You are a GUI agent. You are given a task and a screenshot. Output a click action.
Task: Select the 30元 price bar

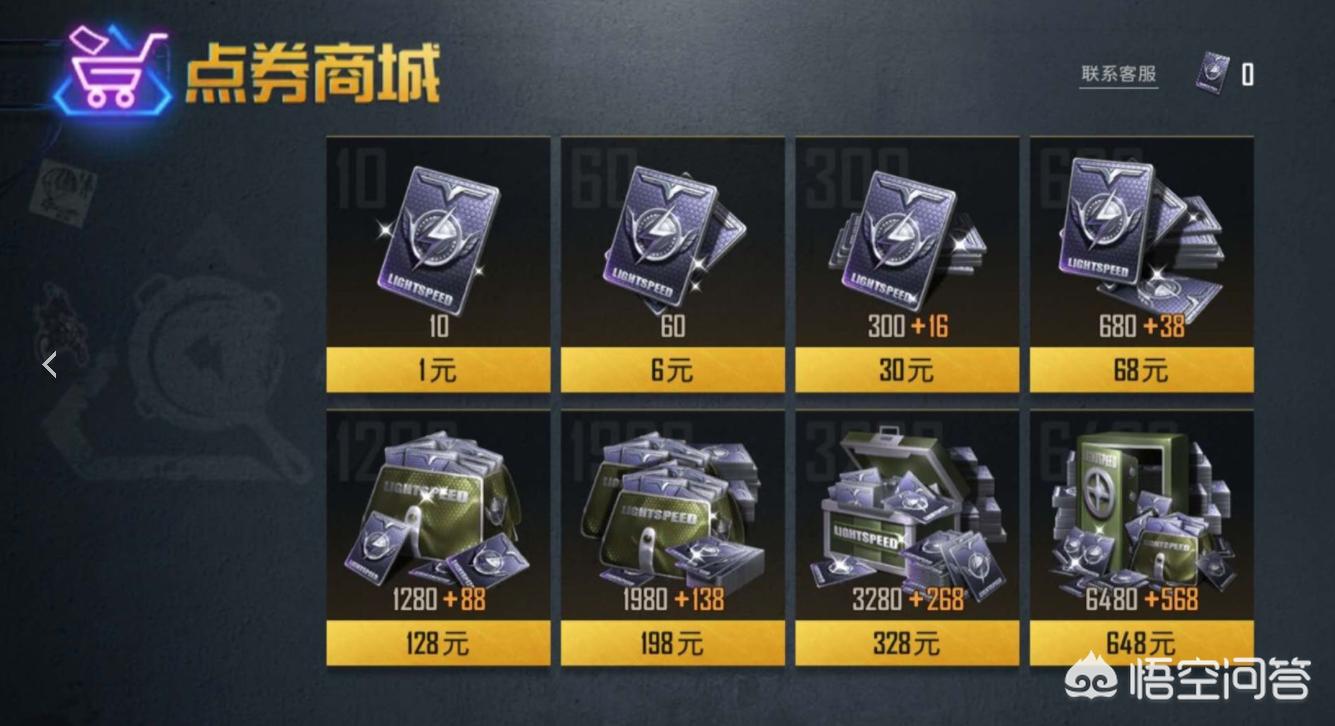pyautogui.click(x=907, y=371)
